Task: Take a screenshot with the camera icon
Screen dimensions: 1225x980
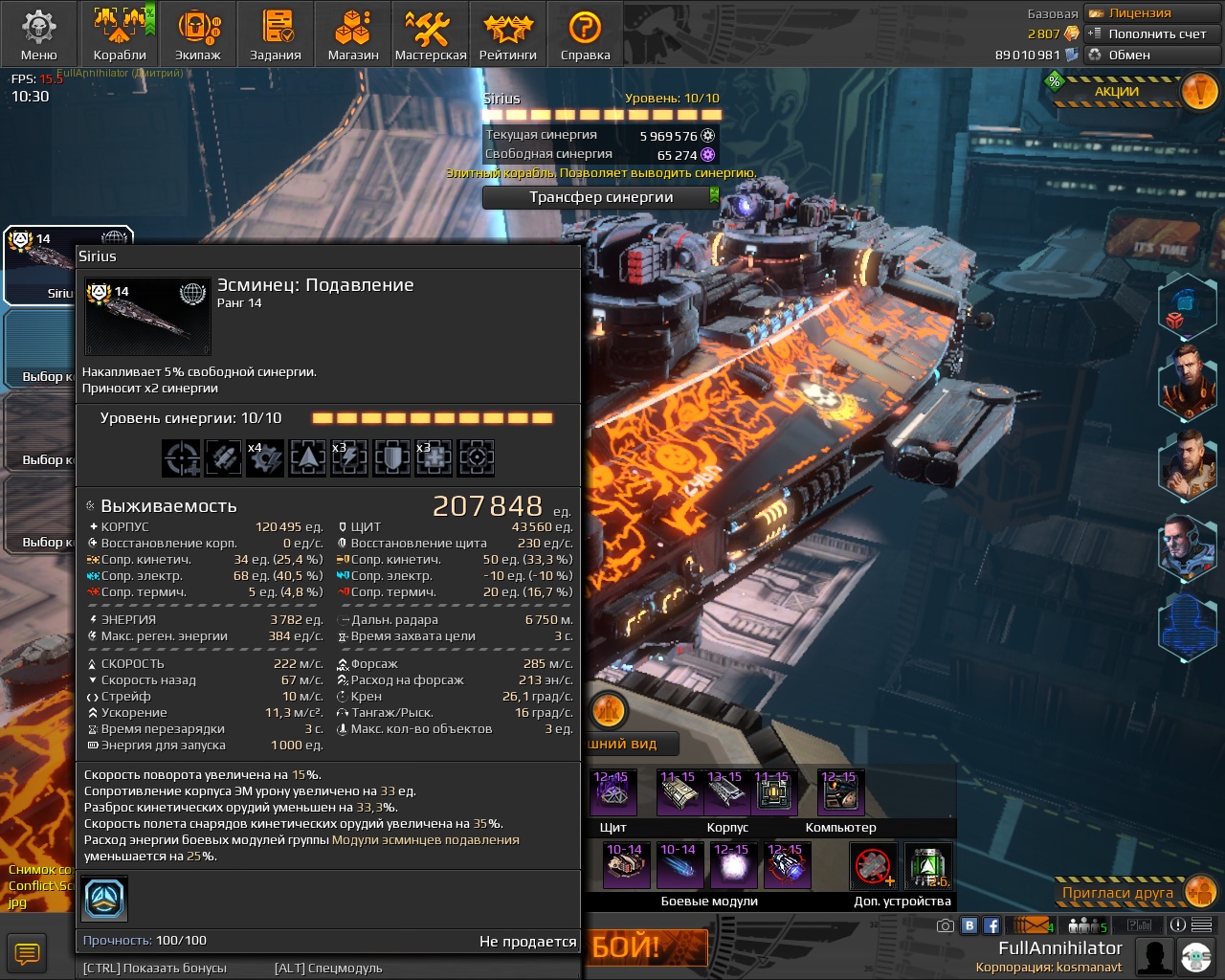Action: pyautogui.click(x=945, y=925)
